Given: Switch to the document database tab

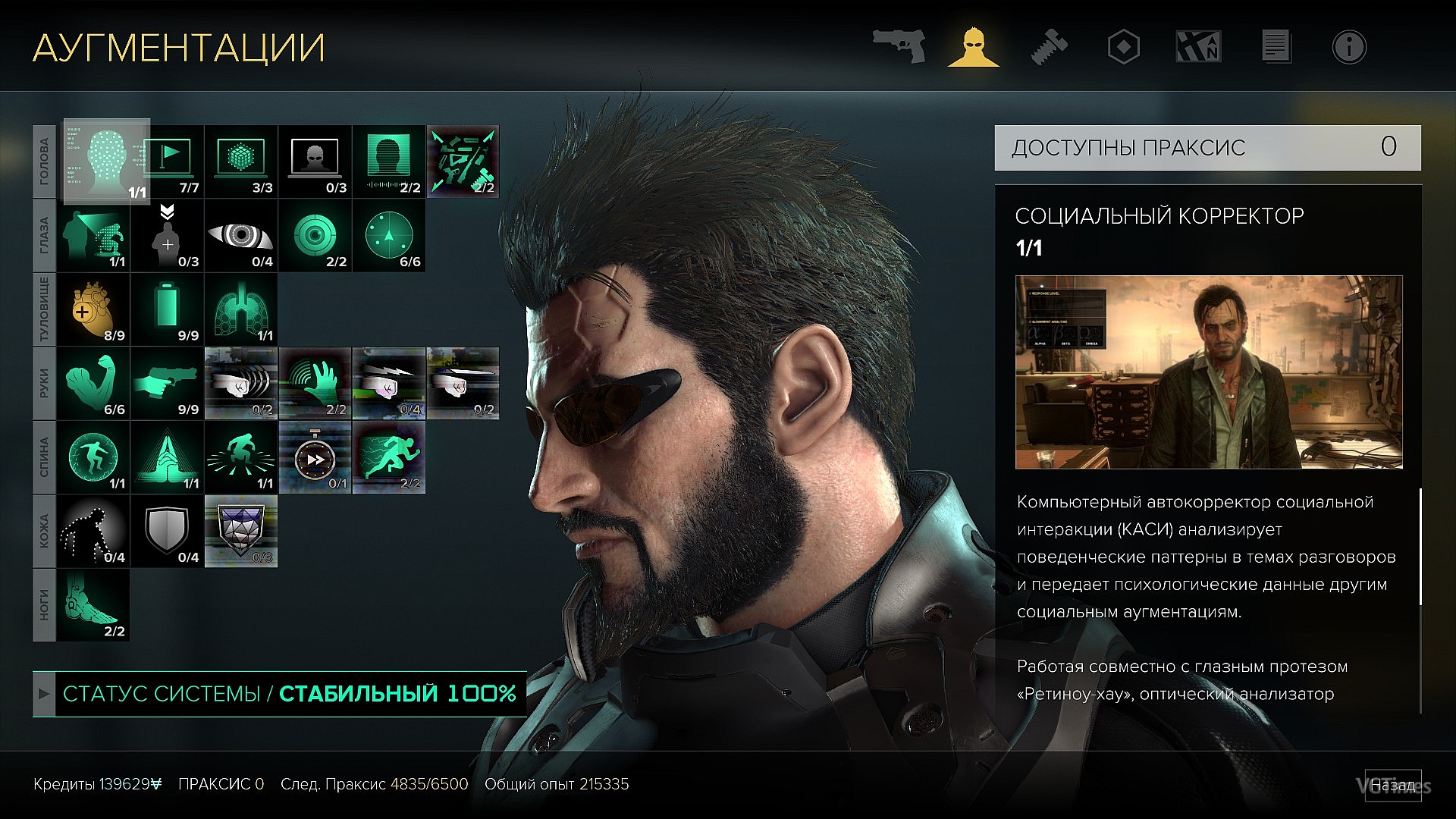Looking at the screenshot, I should coord(1276,46).
